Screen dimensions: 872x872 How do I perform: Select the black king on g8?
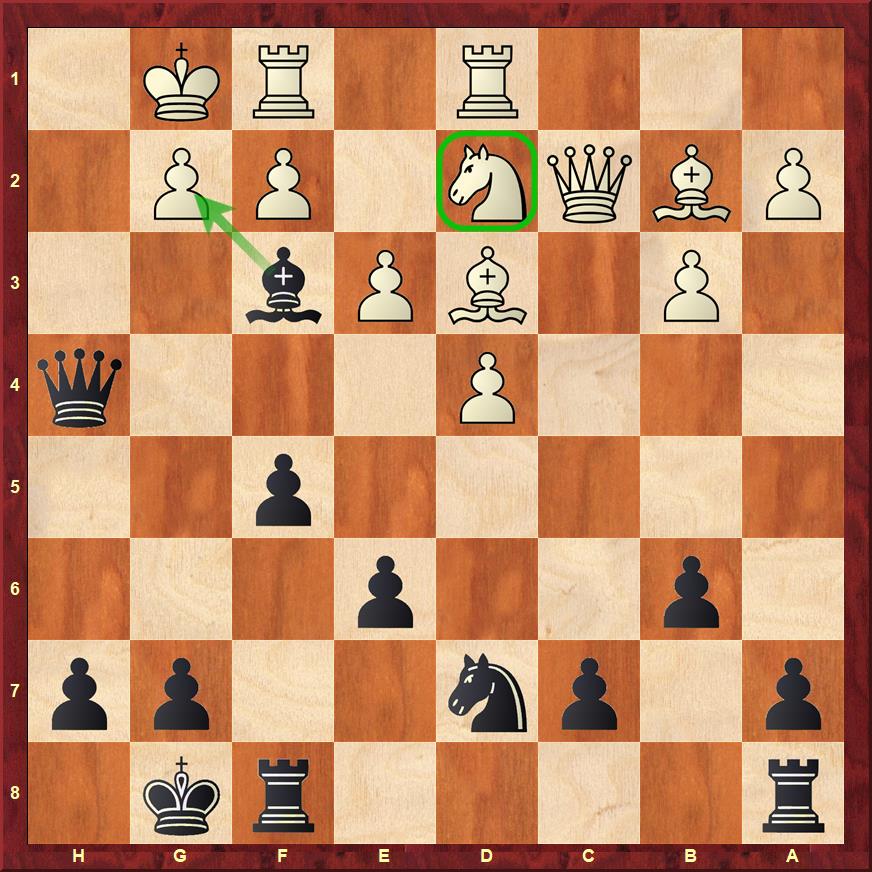pyautogui.click(x=181, y=795)
